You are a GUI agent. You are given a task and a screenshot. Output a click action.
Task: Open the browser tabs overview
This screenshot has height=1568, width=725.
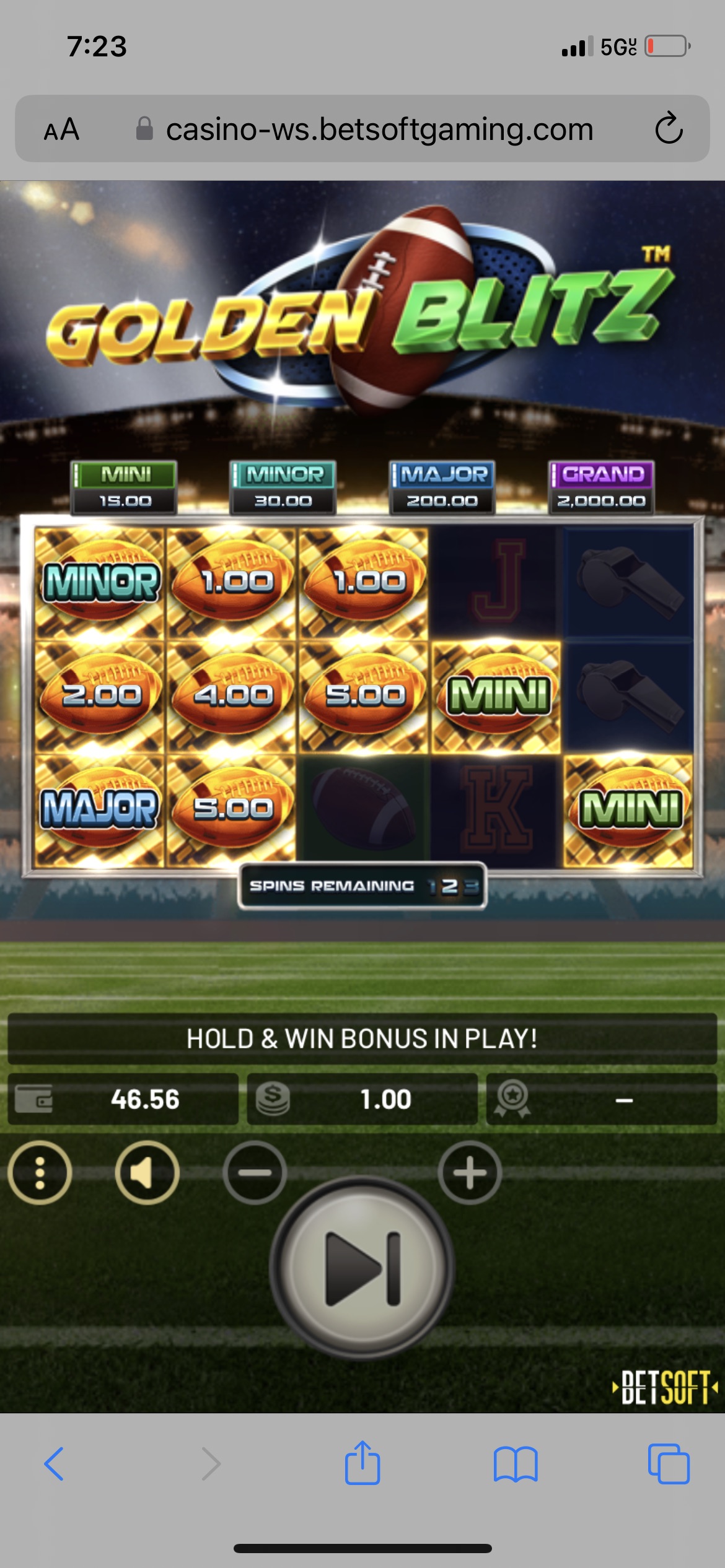point(668,1464)
